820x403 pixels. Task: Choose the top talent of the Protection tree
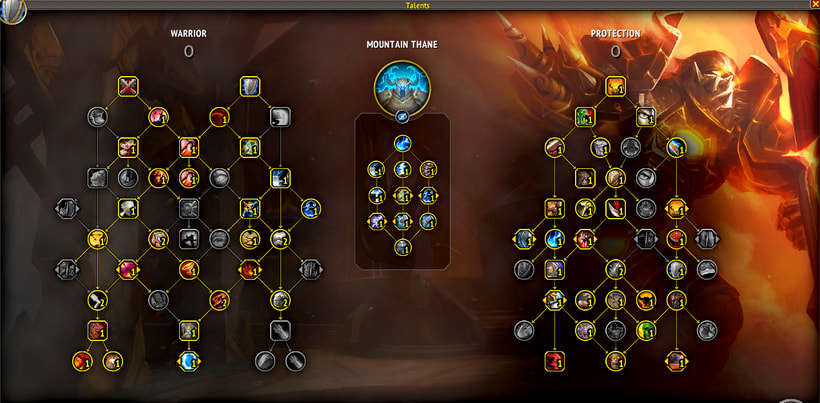pos(615,87)
